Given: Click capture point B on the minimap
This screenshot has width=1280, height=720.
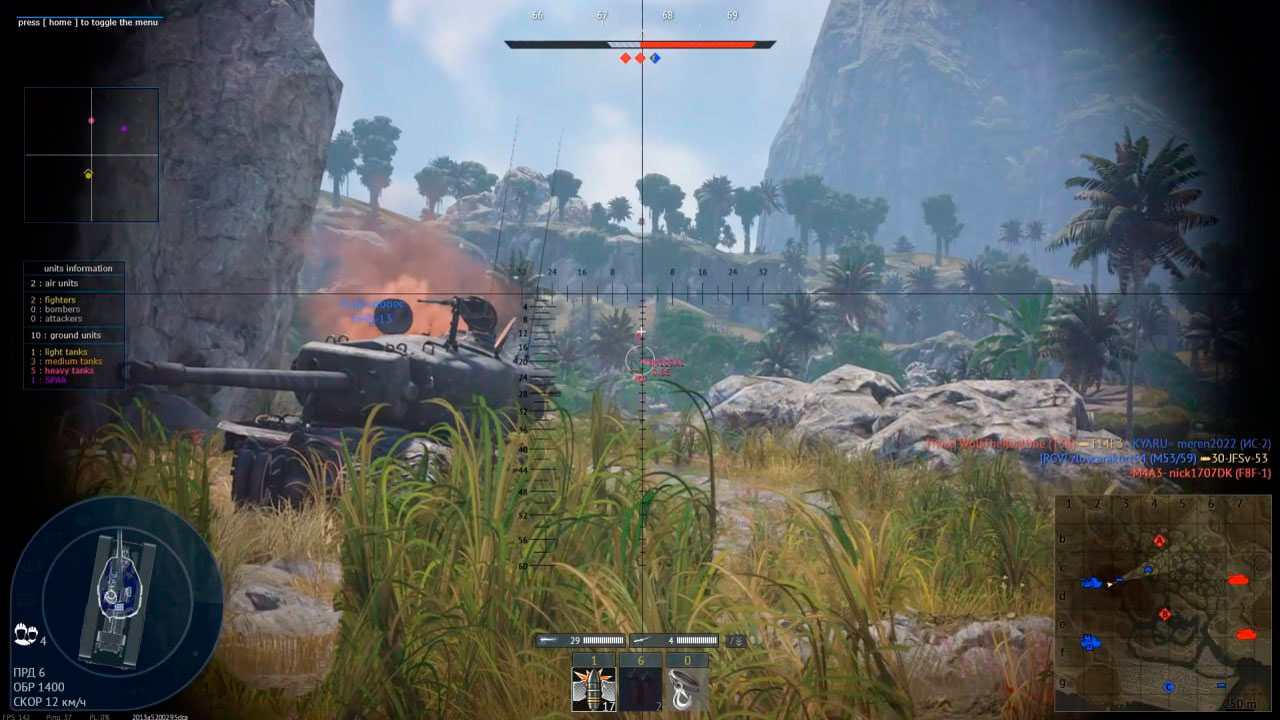Looking at the screenshot, I should click(1164, 614).
